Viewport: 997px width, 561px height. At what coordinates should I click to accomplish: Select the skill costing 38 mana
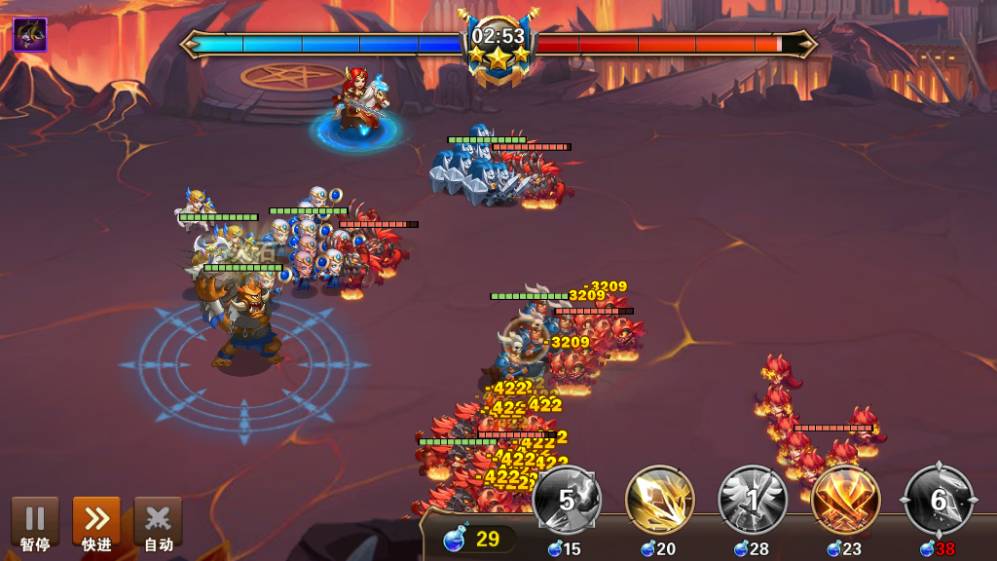938,499
